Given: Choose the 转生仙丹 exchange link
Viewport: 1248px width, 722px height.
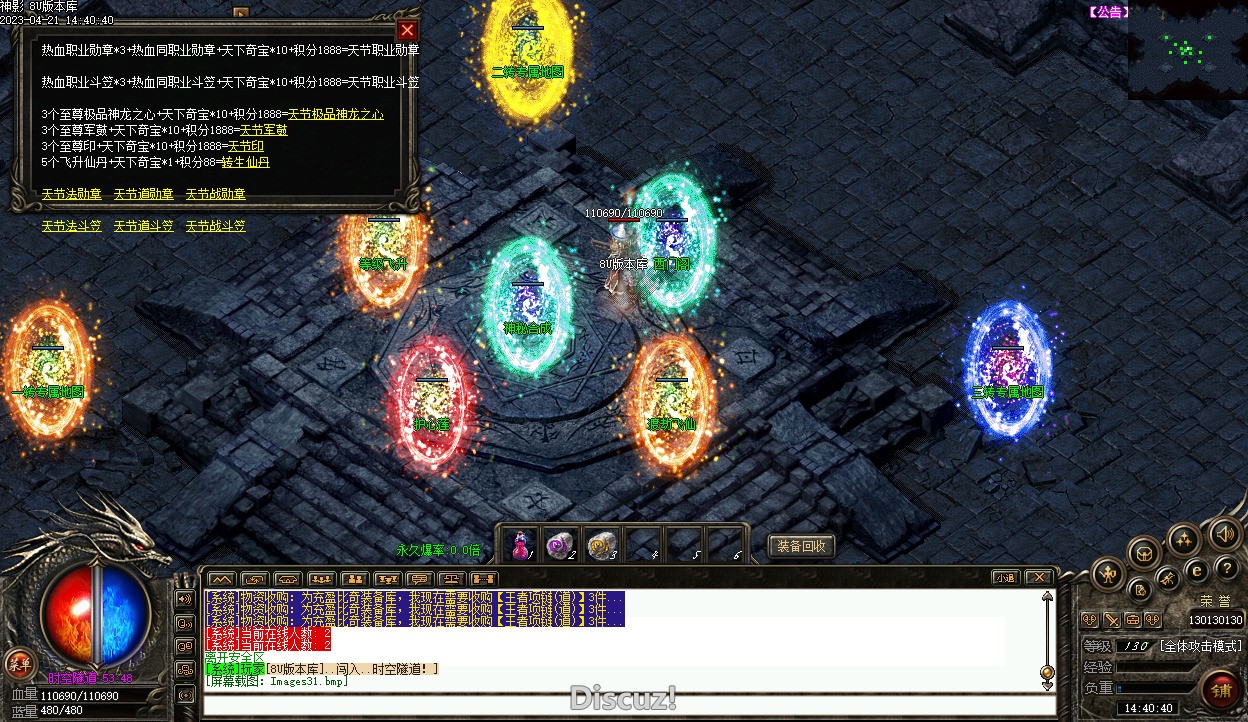Looking at the screenshot, I should pos(245,162).
